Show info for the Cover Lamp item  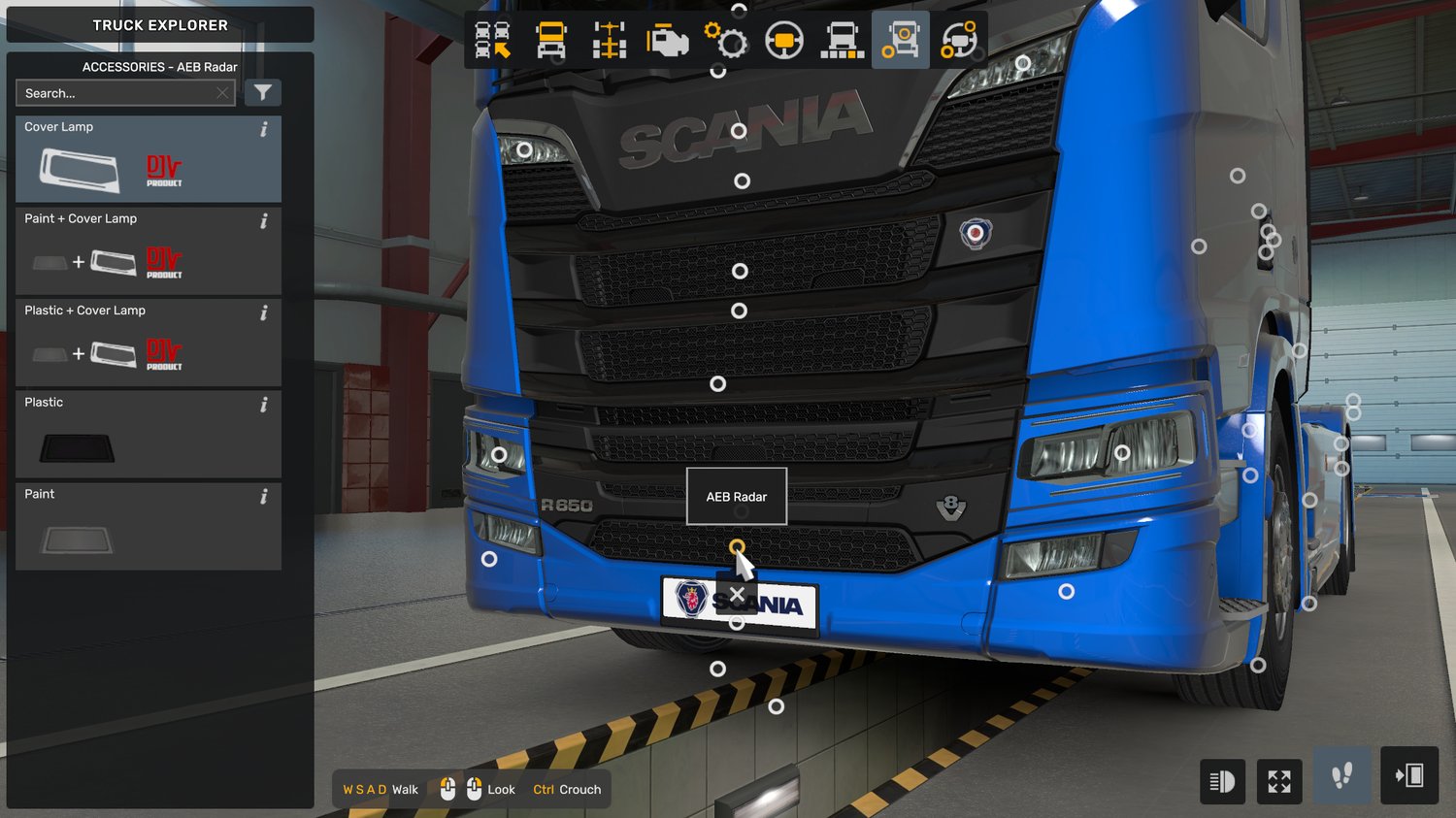(264, 129)
